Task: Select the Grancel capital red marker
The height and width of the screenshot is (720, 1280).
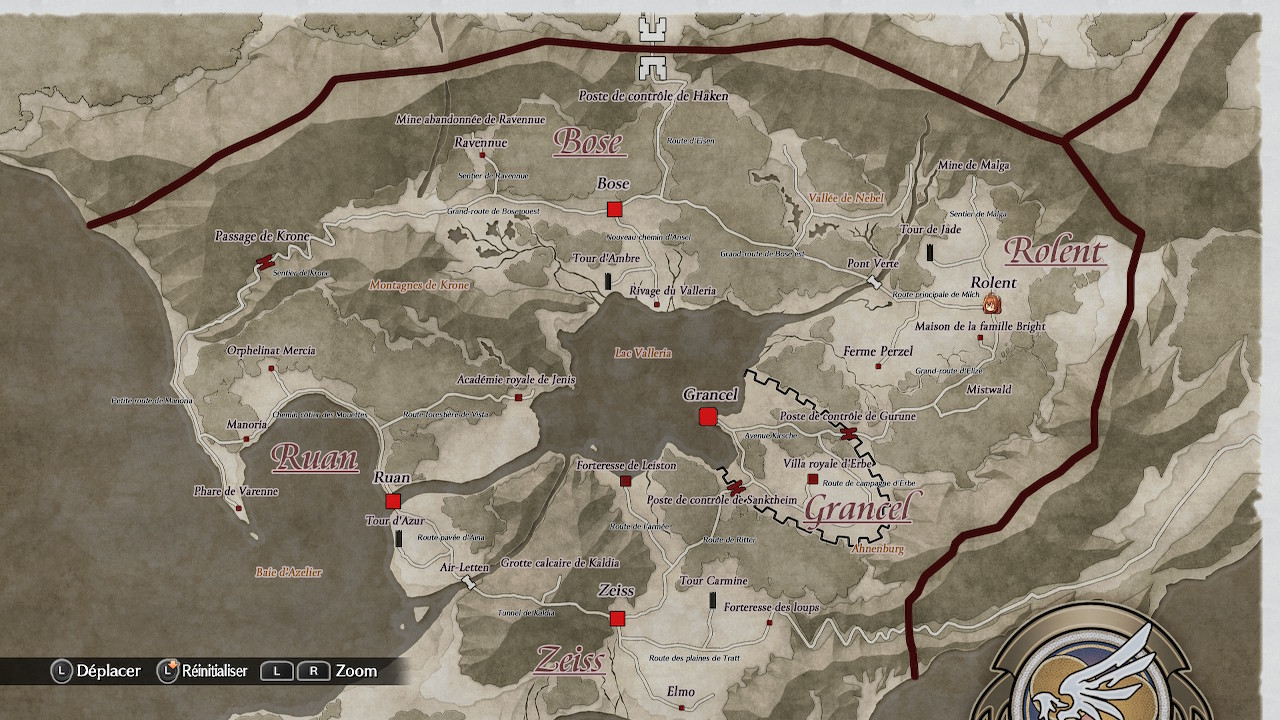Action: (x=708, y=416)
